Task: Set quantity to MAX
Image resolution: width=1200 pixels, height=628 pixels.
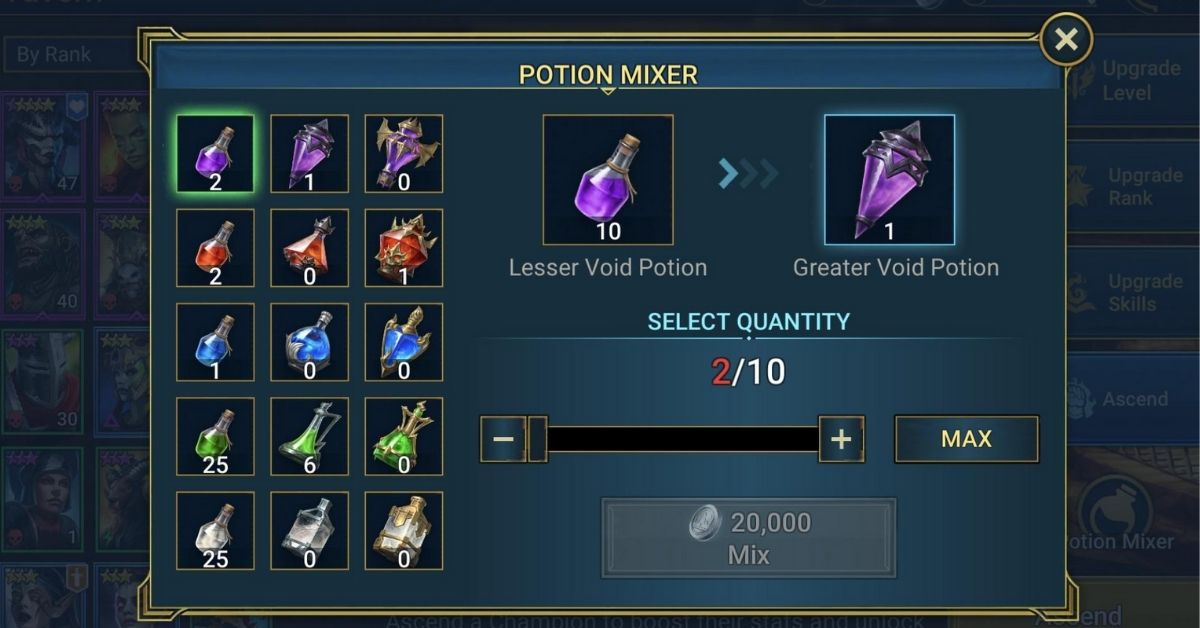Action: [966, 439]
